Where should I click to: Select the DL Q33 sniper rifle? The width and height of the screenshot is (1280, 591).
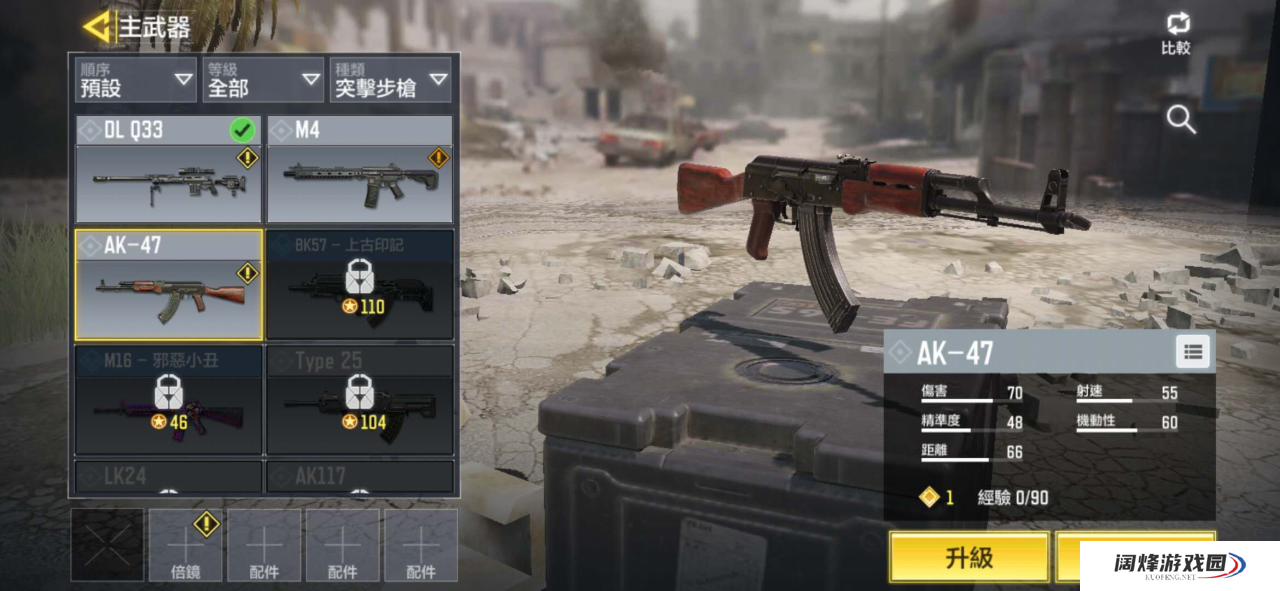[x=168, y=169]
